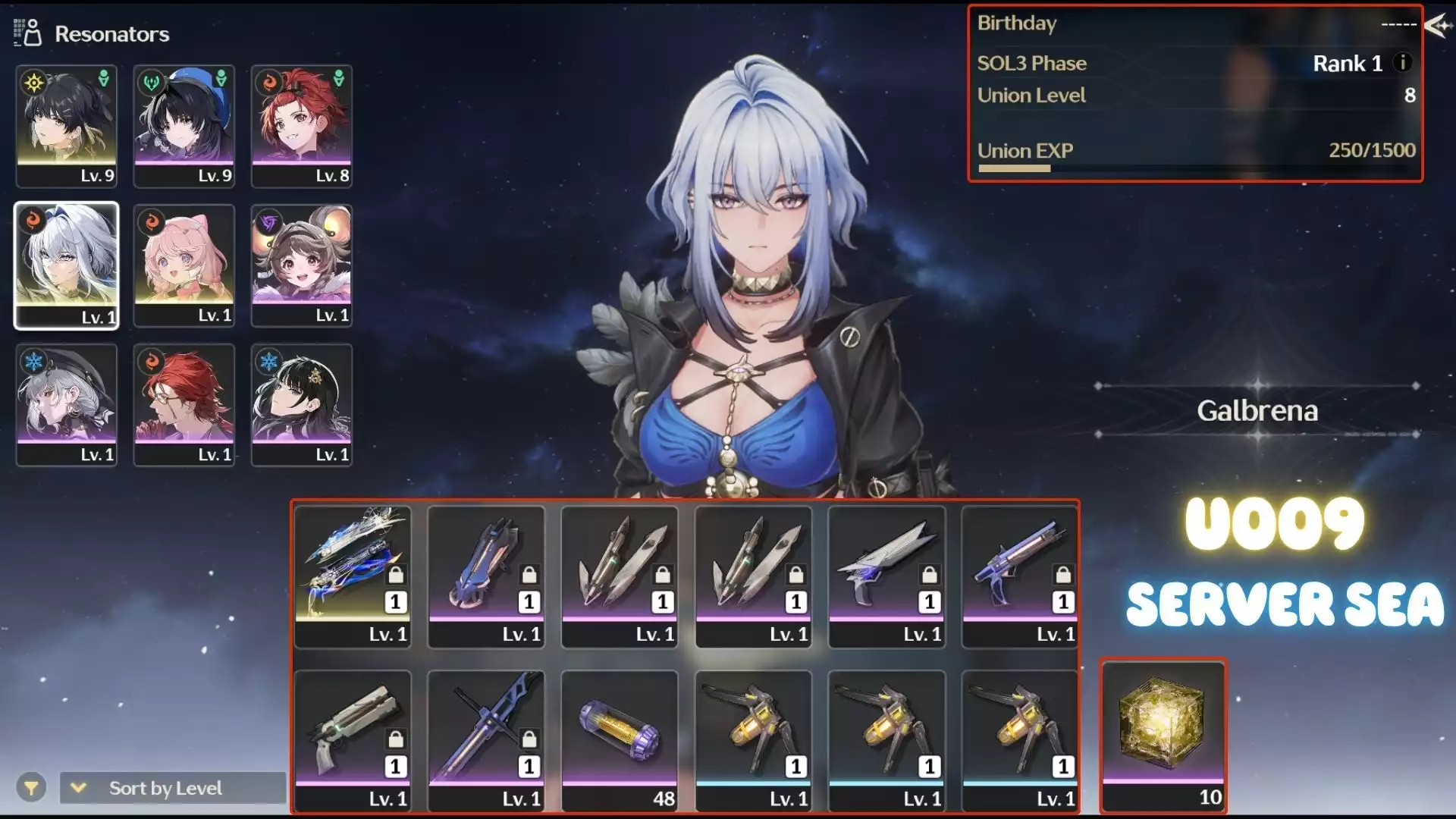The height and width of the screenshot is (819, 1456).
Task: Select the black-haired Lv. 1 resonator with flower hairpin
Action: coord(302,404)
